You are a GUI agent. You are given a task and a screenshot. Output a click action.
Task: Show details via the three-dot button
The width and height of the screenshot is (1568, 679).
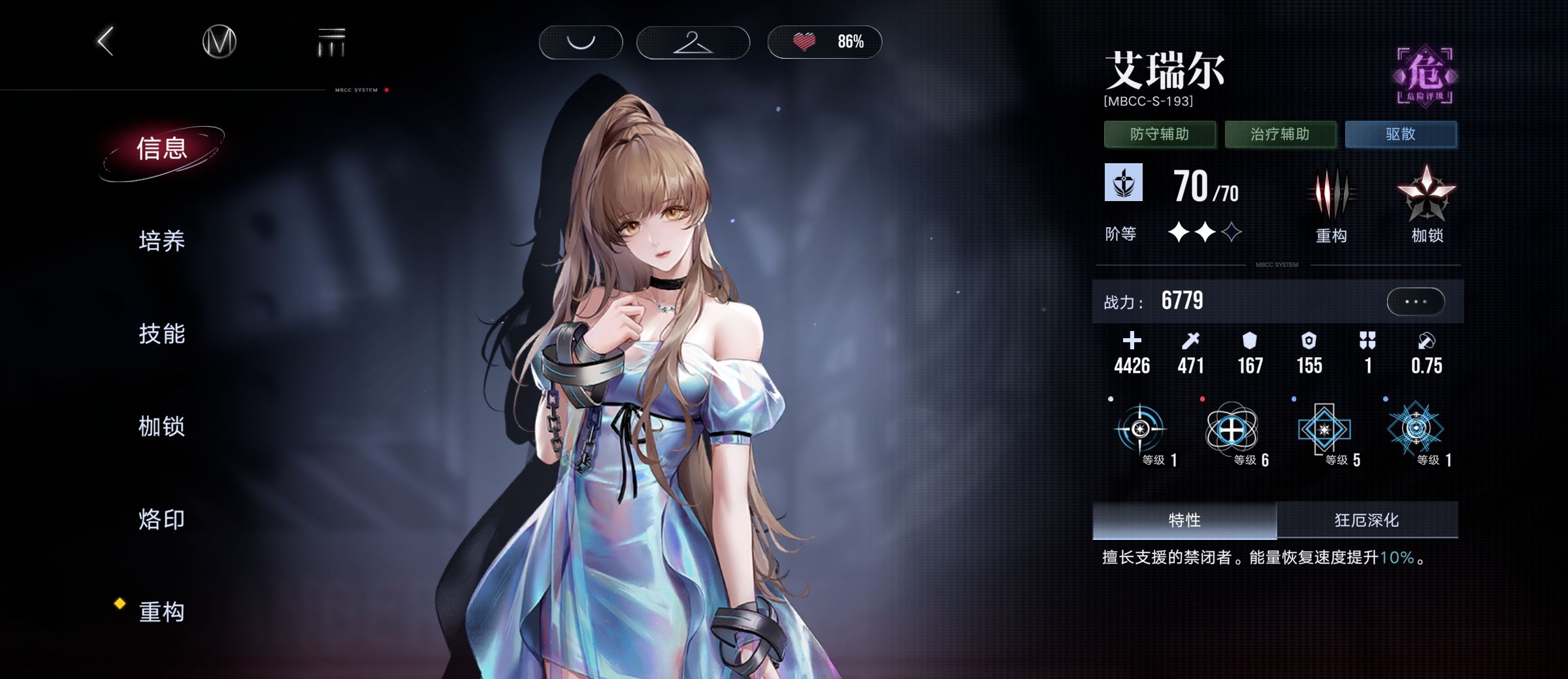coord(1415,302)
